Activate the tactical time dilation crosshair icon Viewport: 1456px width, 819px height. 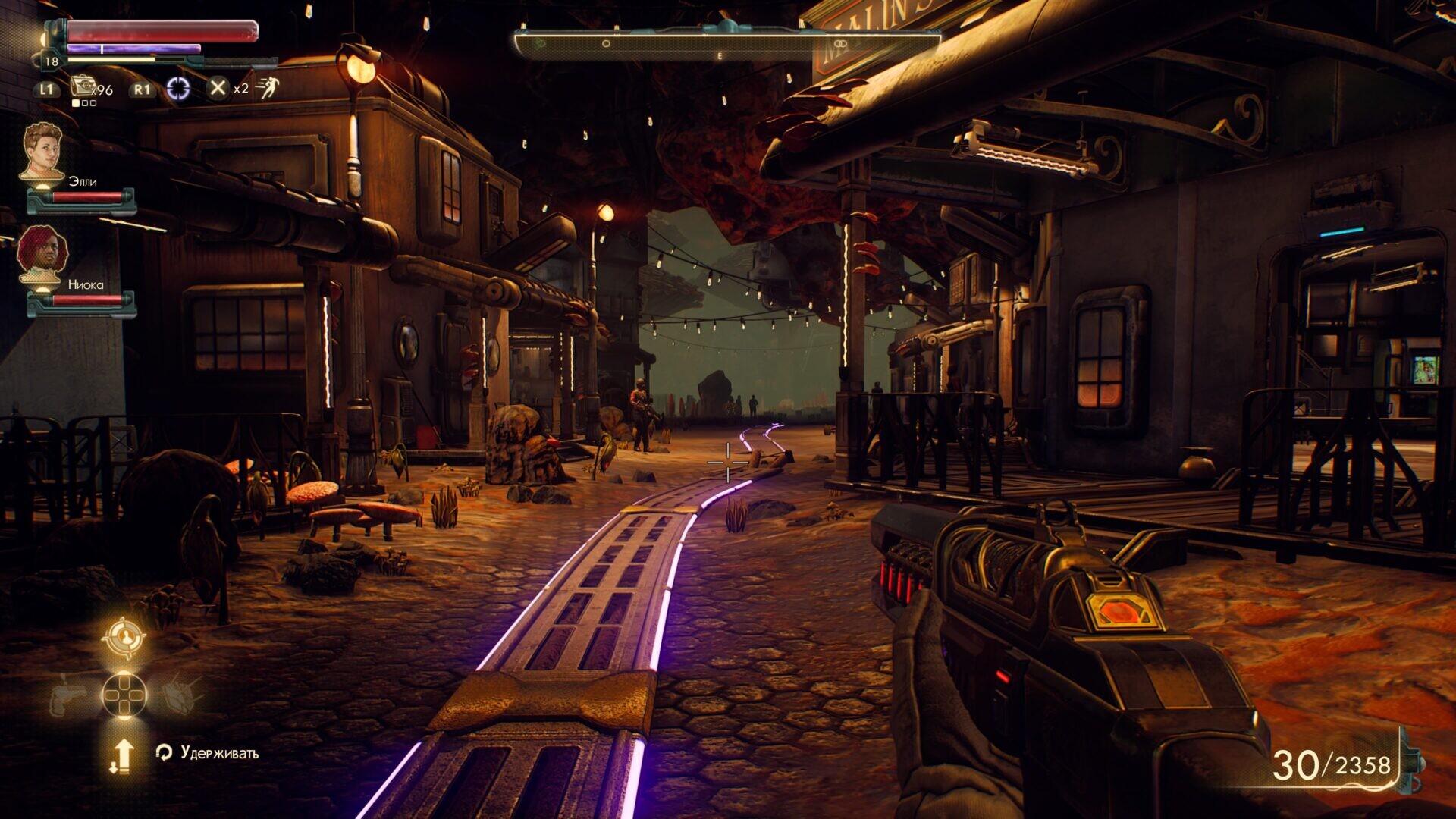[178, 89]
